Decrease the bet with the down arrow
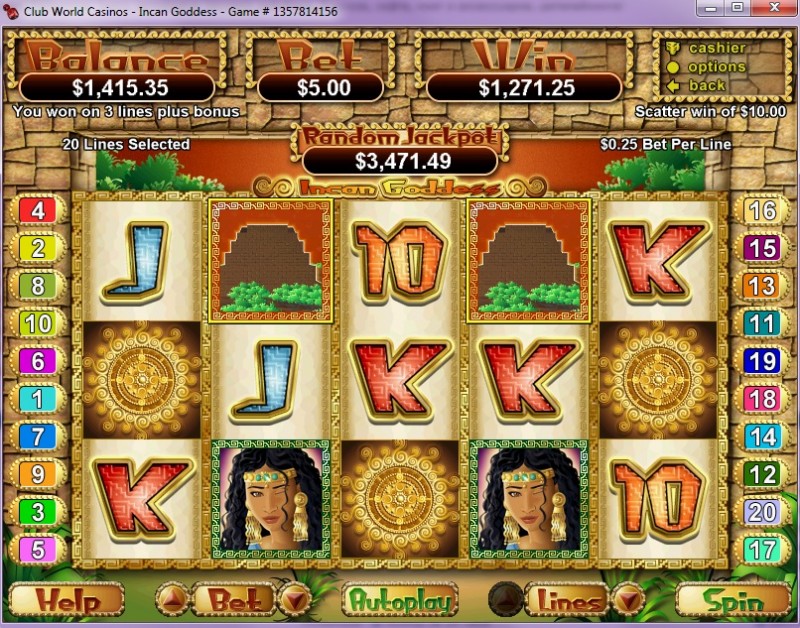This screenshot has width=800, height=628. coord(293,600)
